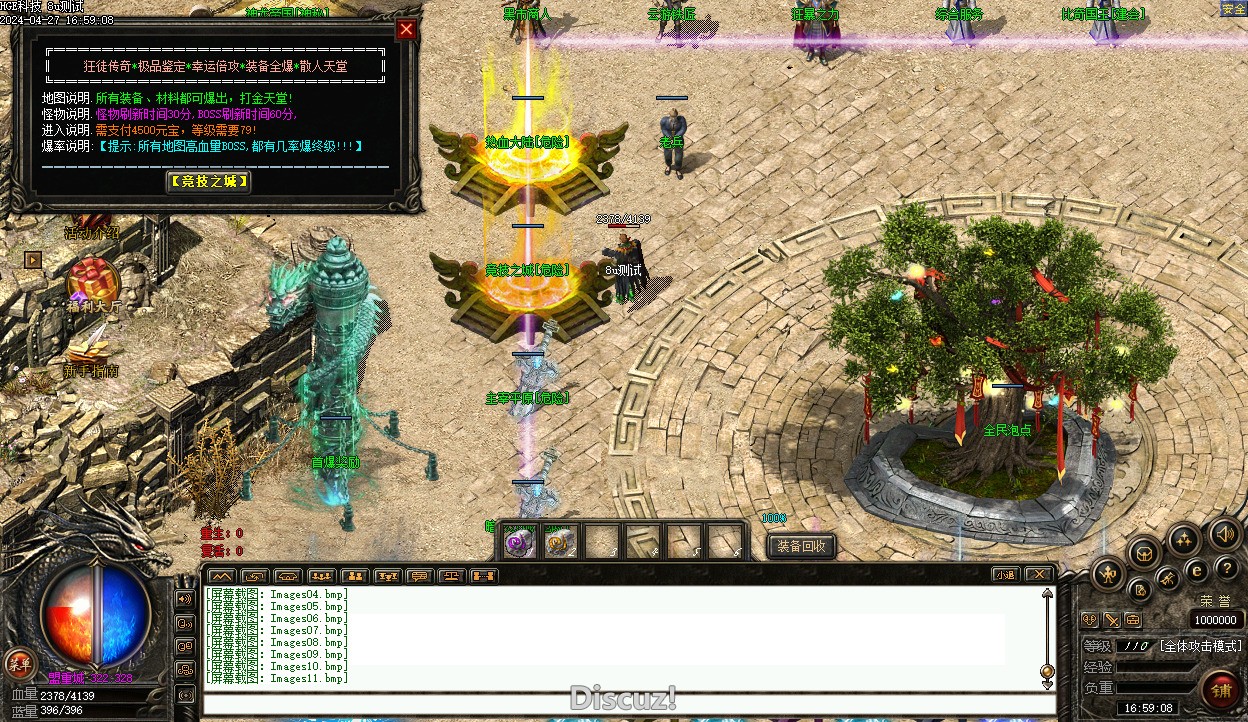Use the golden scroll in hotbar slot 2
The image size is (1248, 722).
560,543
